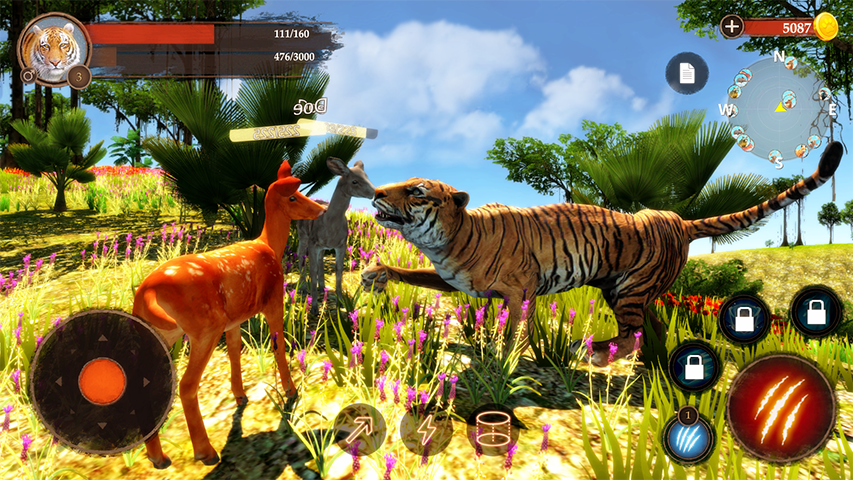Tap the cylinder area icon
This screenshot has height=480, width=853.
point(493,431)
